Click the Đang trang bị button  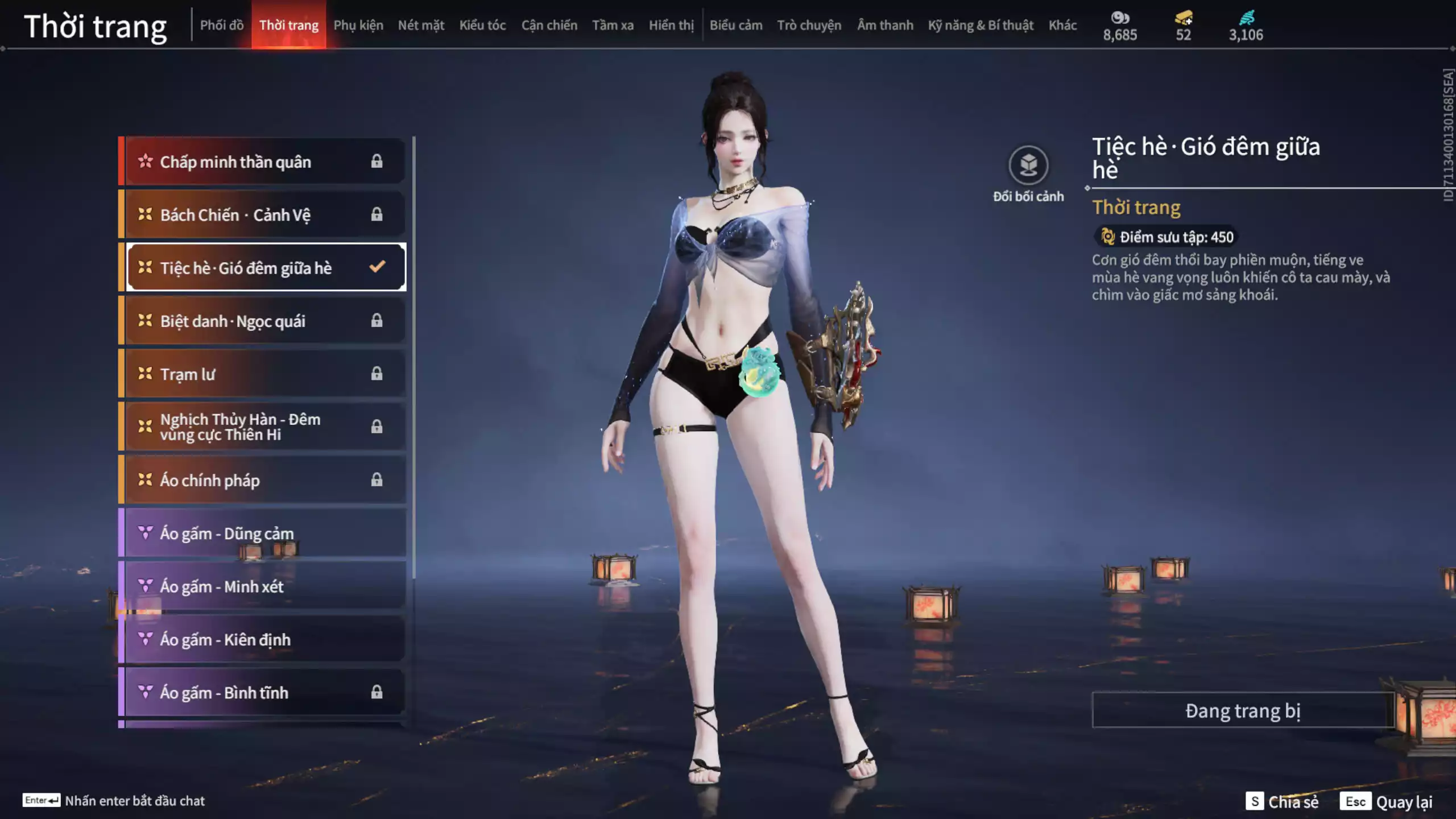[1243, 710]
